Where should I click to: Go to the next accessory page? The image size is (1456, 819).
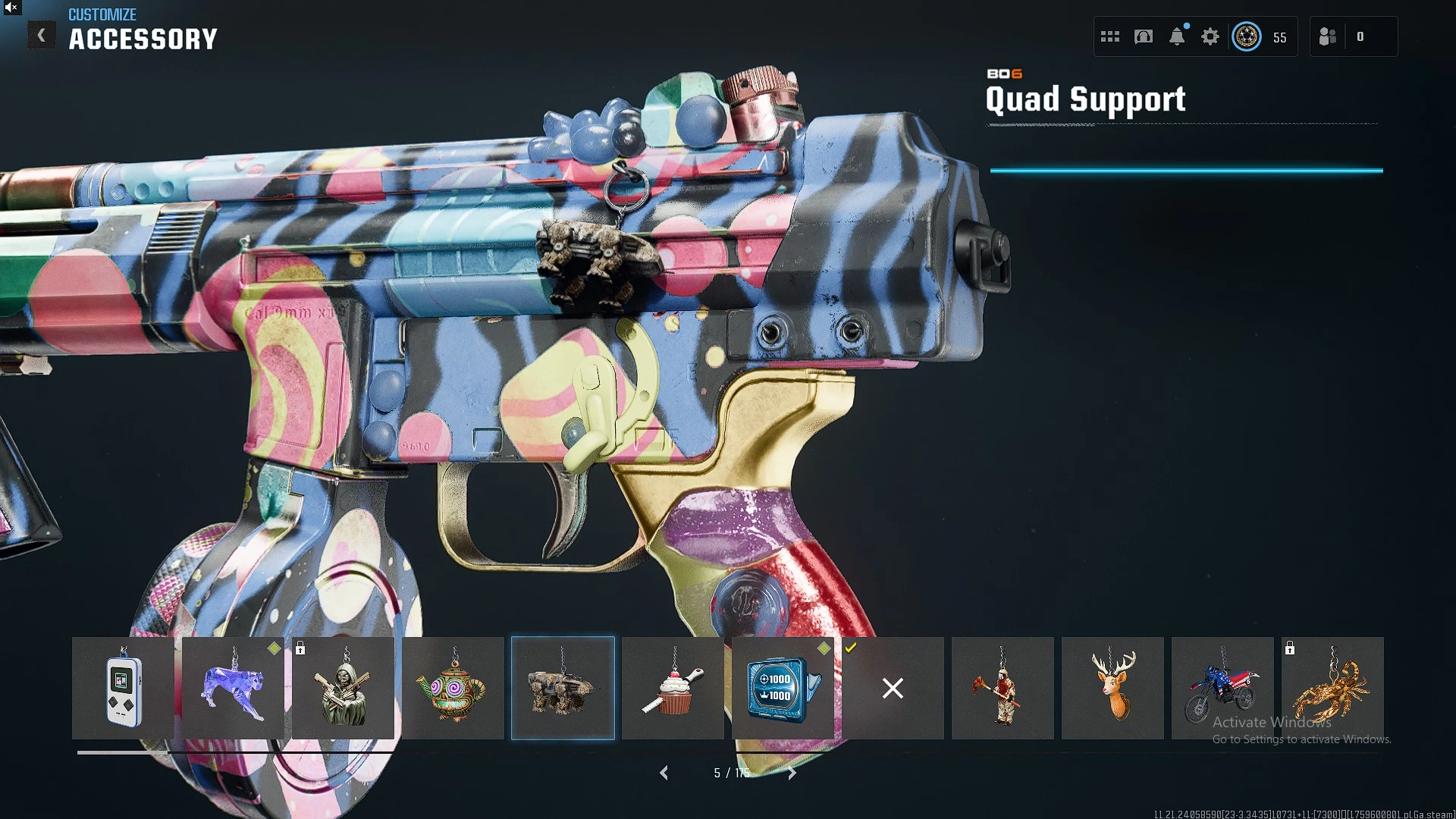pos(792,773)
